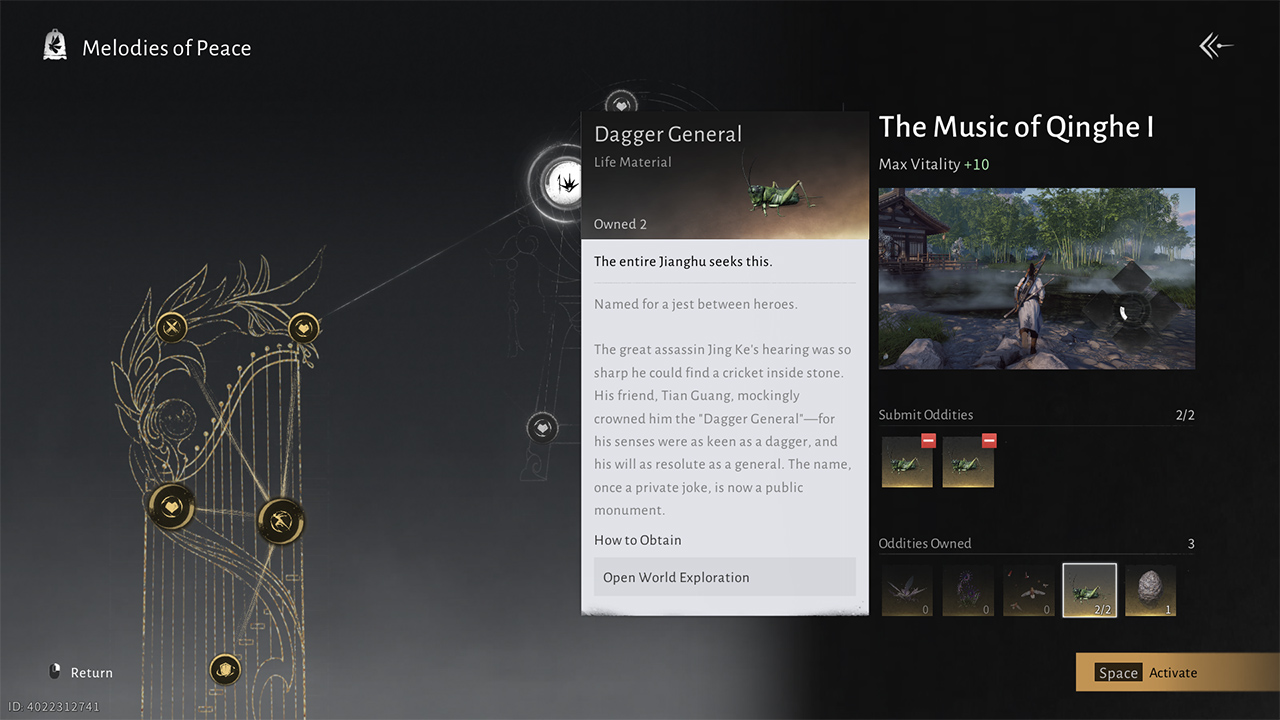This screenshot has height=720, width=1280.
Task: Open the large activated heart node
Action: pos(169,507)
